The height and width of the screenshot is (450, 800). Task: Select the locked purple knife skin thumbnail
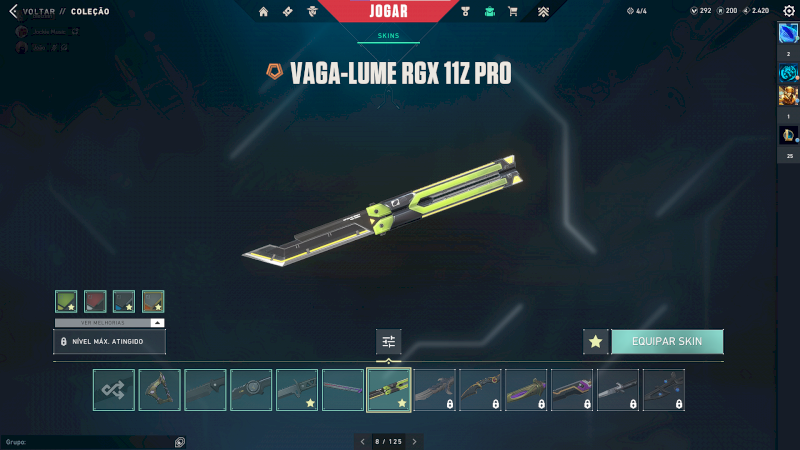click(x=526, y=390)
